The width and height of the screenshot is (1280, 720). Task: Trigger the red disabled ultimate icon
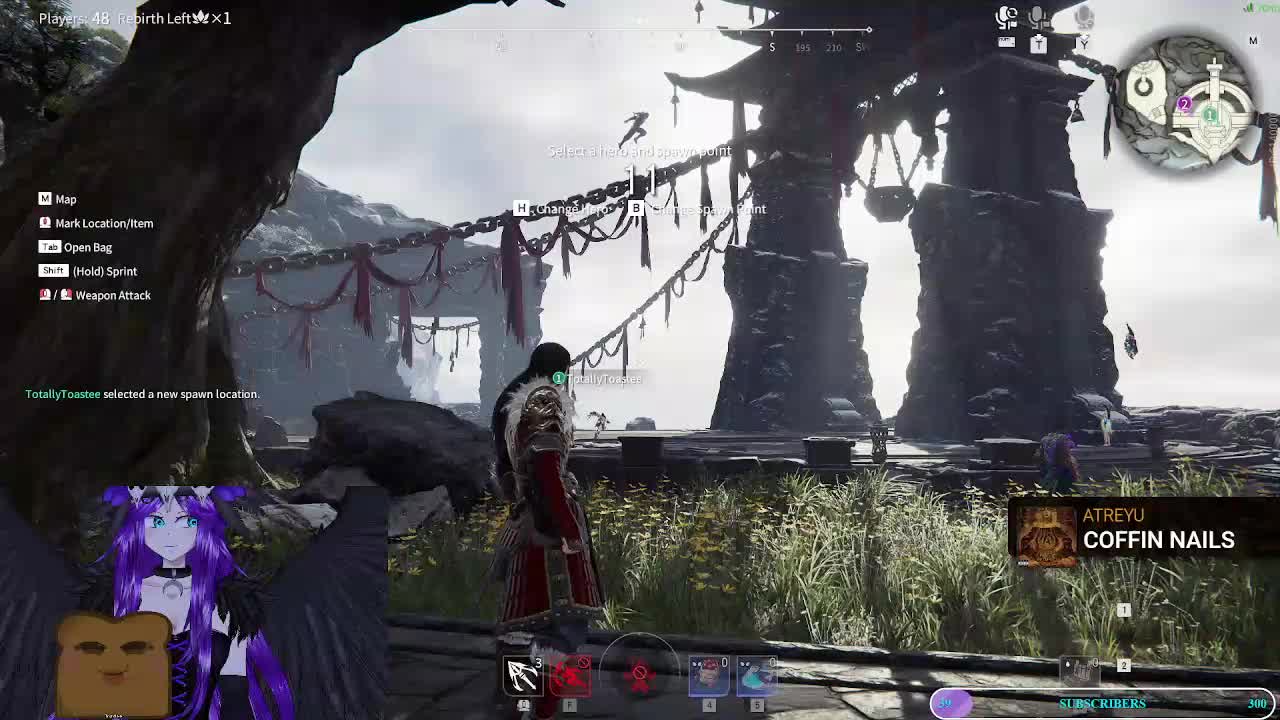pyautogui.click(x=640, y=676)
